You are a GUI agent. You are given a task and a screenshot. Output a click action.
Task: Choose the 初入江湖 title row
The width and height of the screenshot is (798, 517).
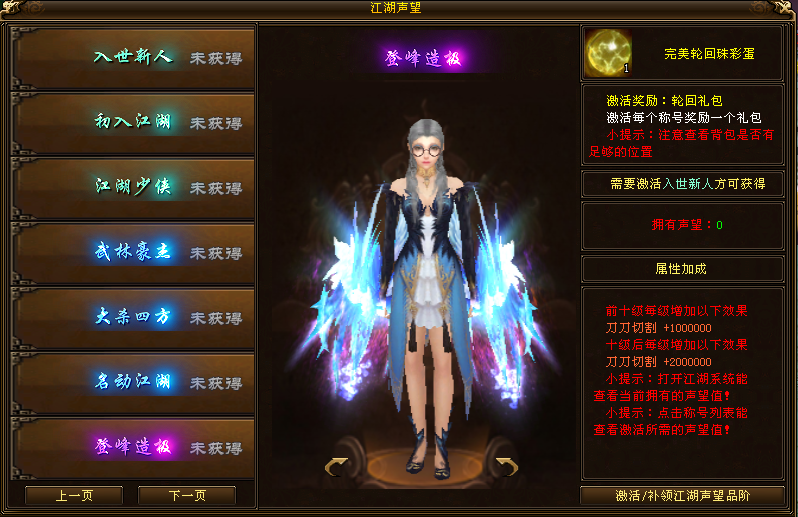(133, 123)
